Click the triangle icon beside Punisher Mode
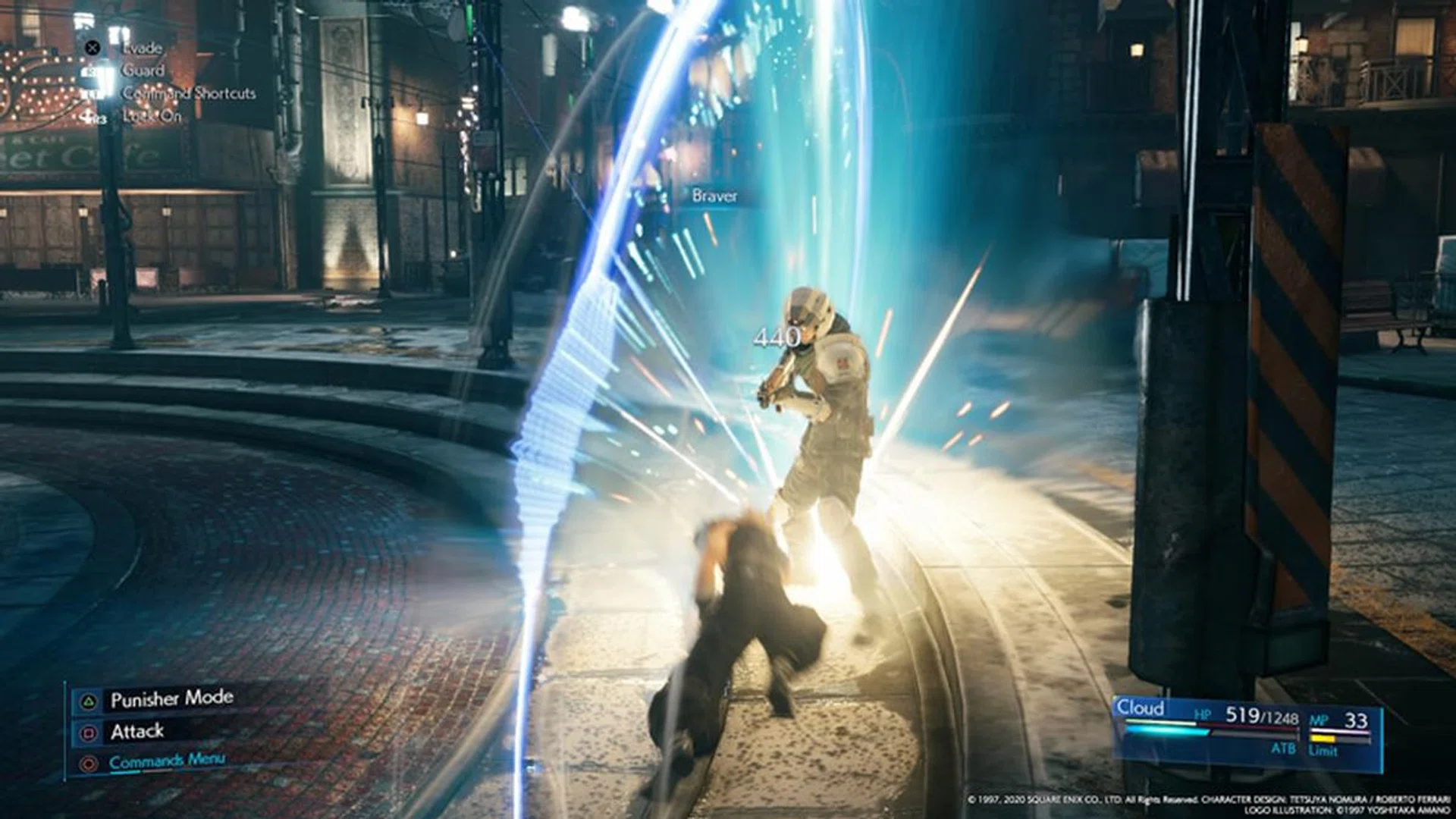1456x819 pixels. point(89,700)
